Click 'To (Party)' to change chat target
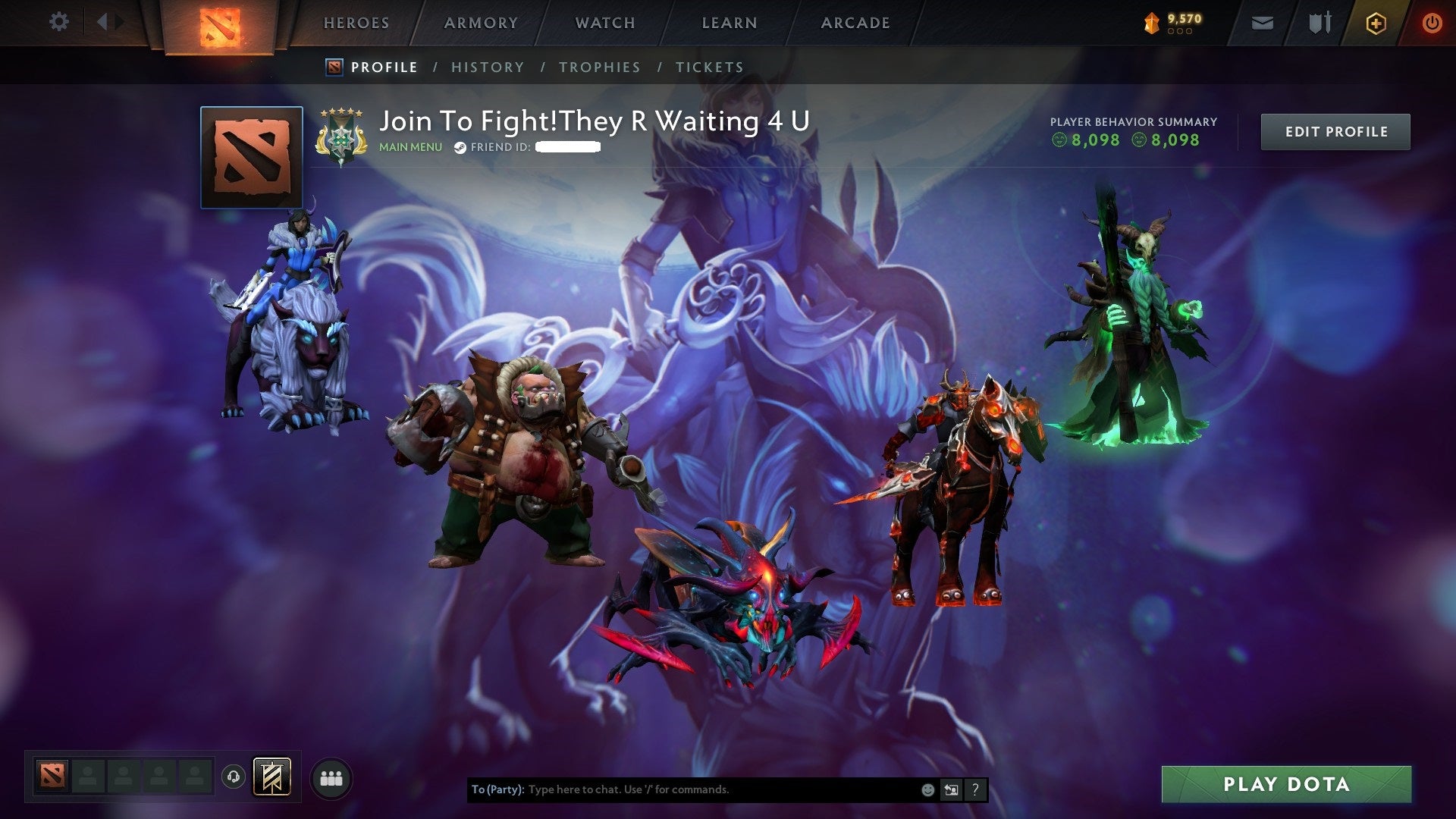Viewport: 1456px width, 819px height. pos(497,789)
